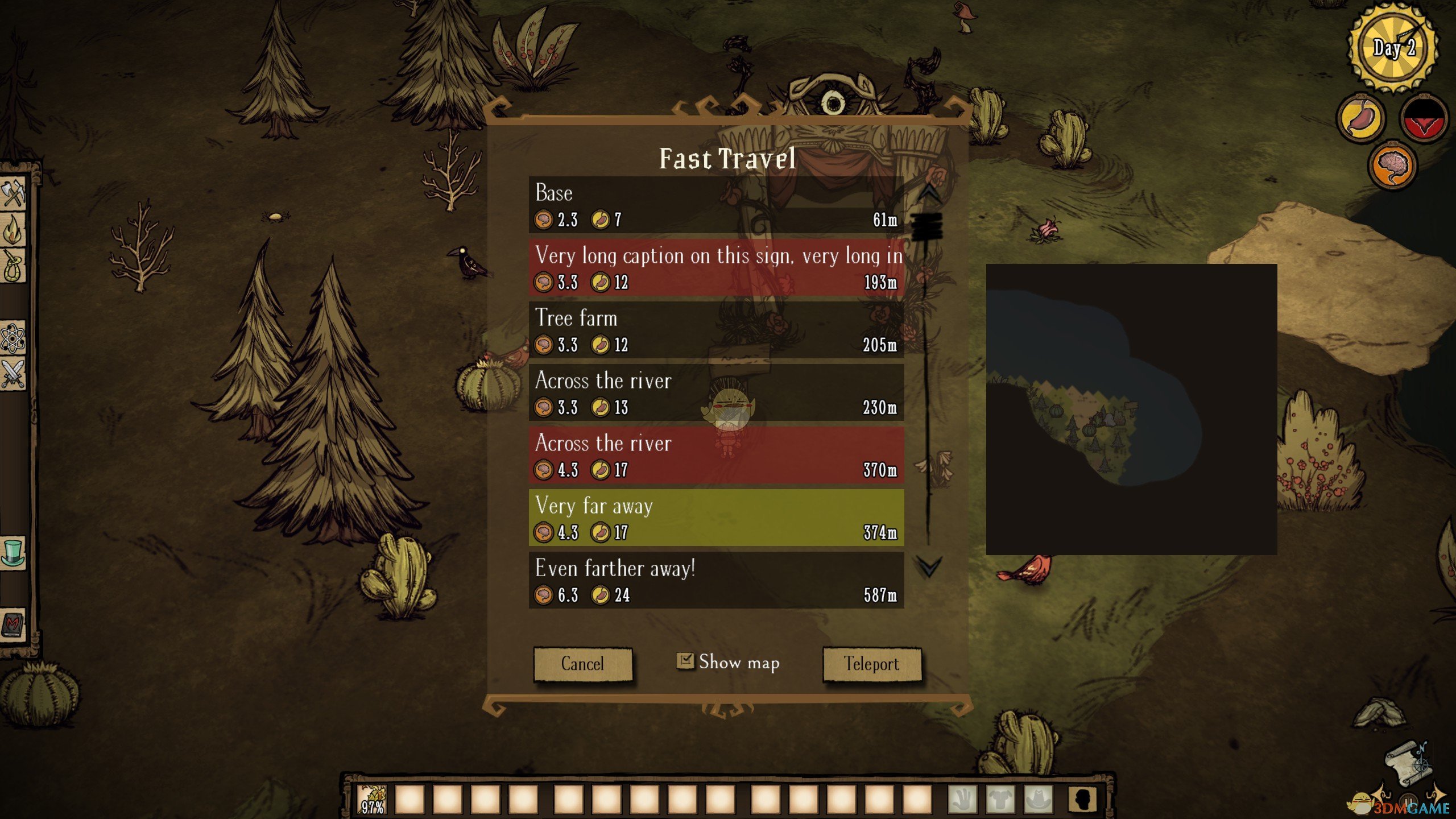The width and height of the screenshot is (1456, 819).
Task: Click the destination list's down arrow
Action: [929, 566]
